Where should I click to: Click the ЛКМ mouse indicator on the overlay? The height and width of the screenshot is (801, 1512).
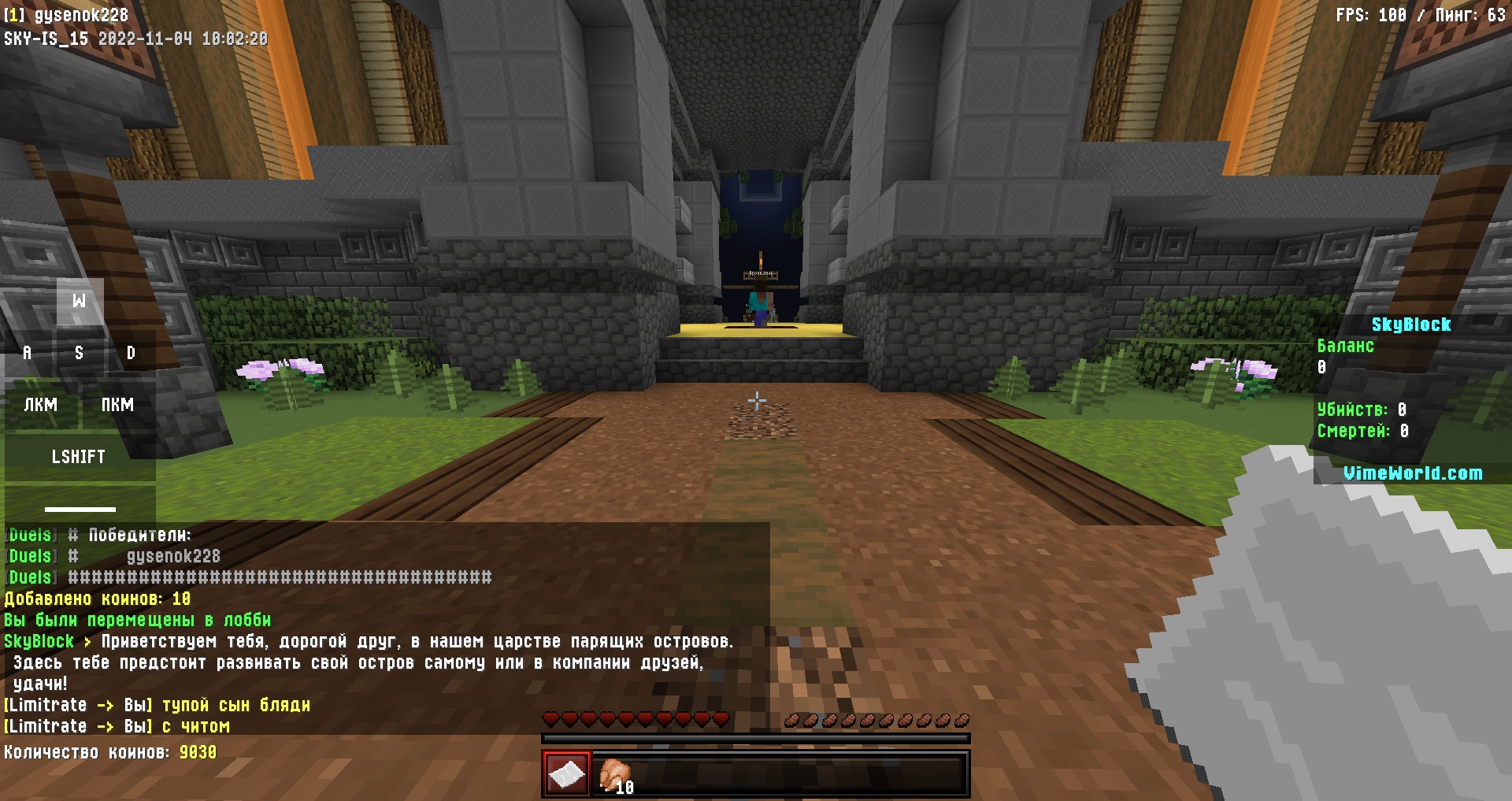click(42, 405)
